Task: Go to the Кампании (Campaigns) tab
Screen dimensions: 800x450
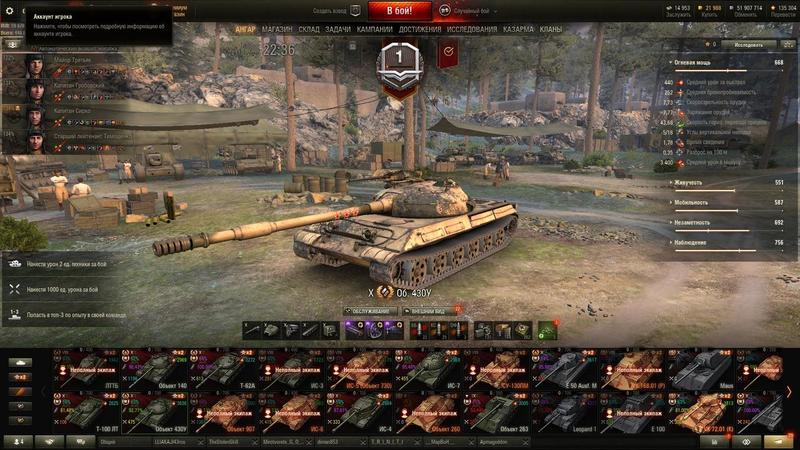Action: 374,30
